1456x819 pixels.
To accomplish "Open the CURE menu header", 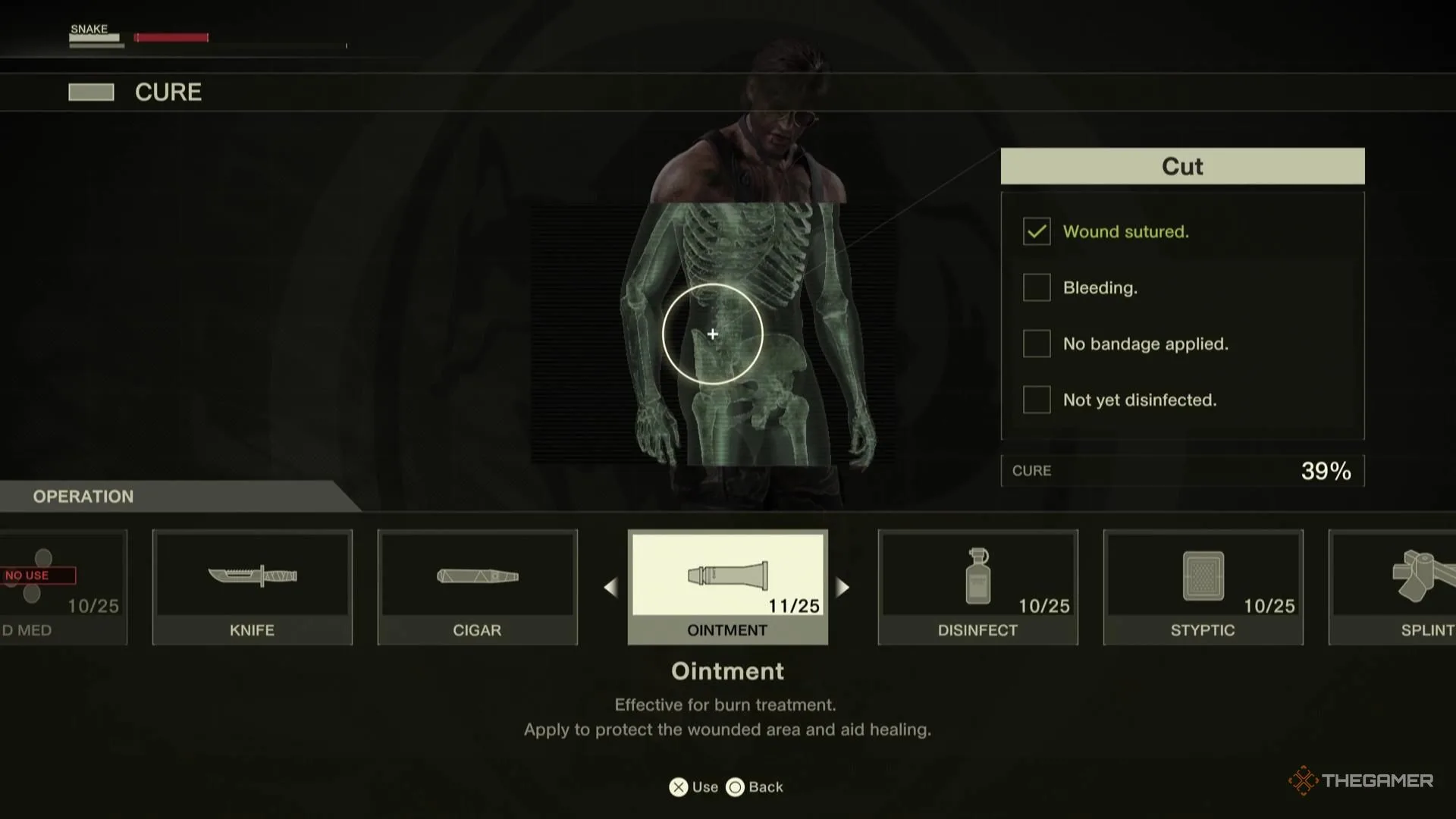I will coord(168,92).
